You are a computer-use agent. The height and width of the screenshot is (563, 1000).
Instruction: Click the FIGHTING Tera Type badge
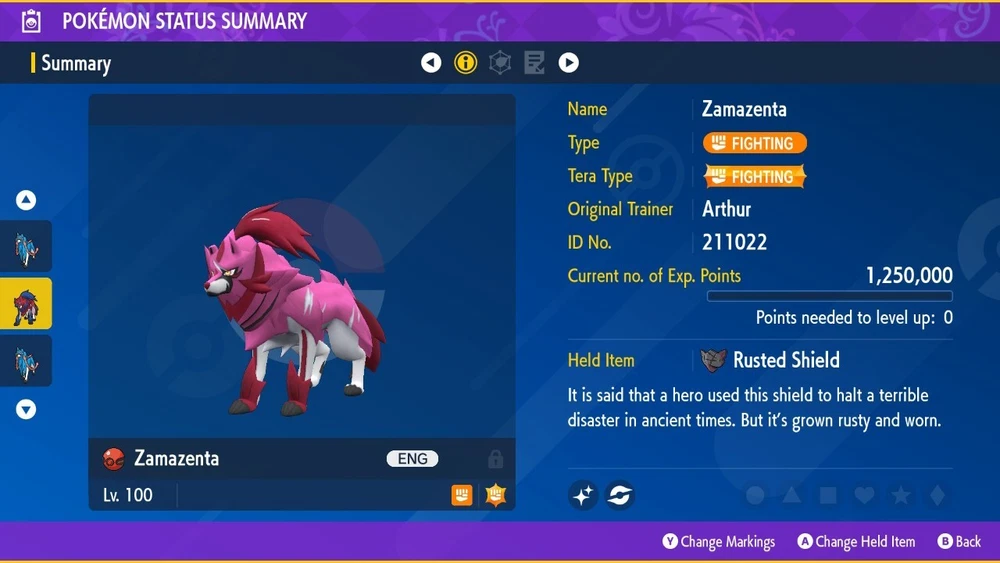[x=755, y=177]
